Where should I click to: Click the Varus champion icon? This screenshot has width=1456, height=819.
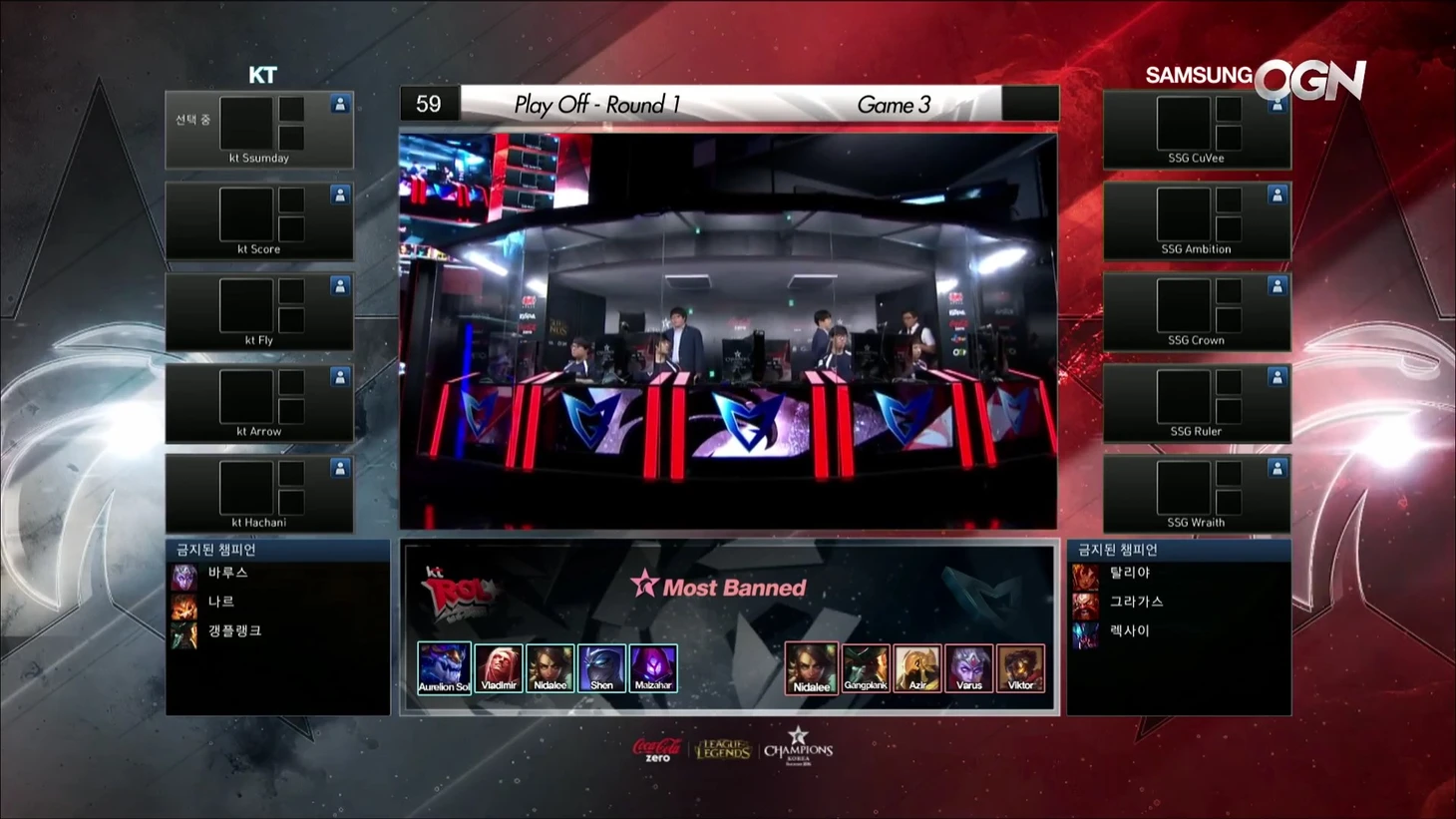pos(969,666)
